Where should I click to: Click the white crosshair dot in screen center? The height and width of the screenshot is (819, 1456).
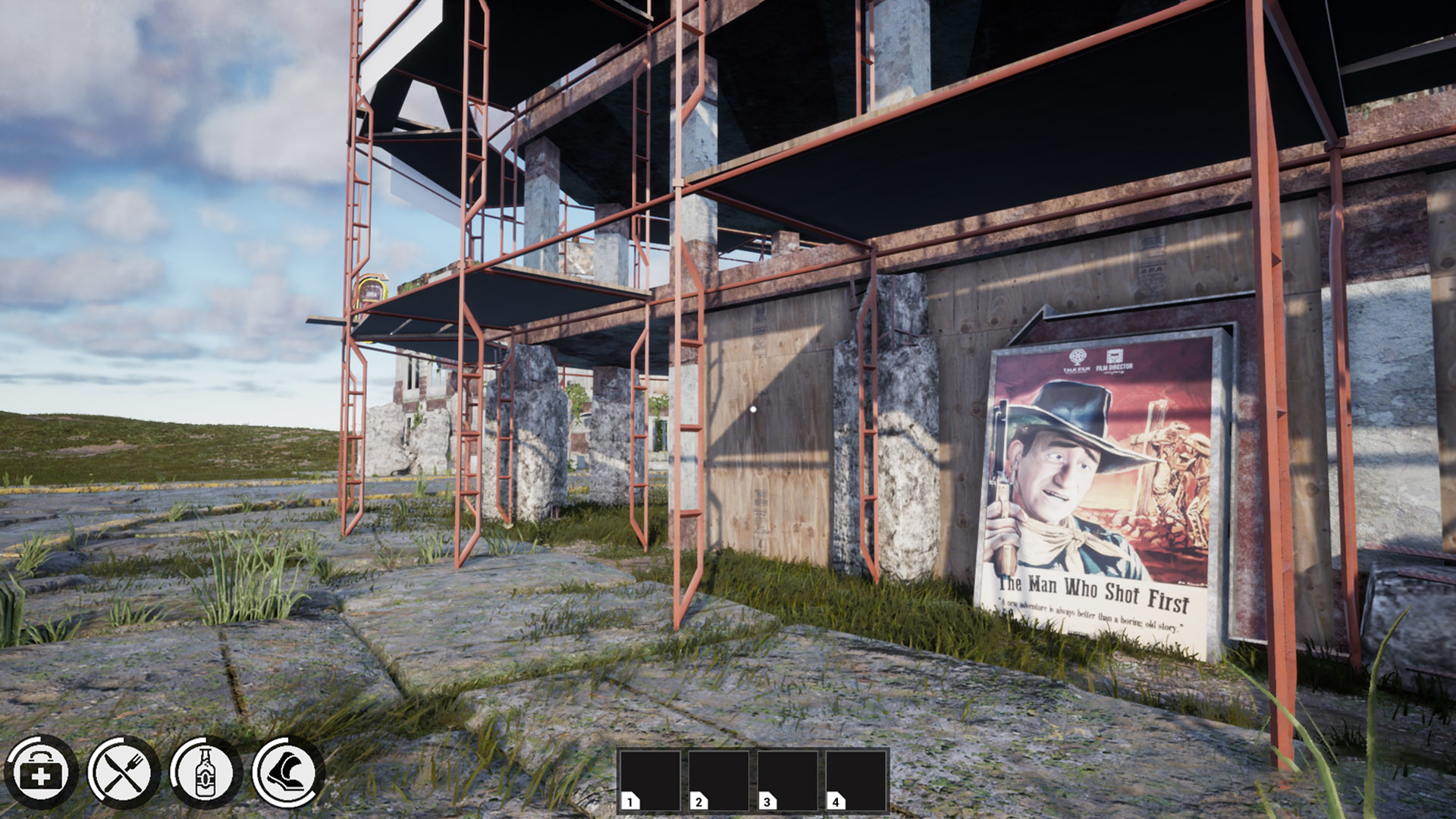752,409
